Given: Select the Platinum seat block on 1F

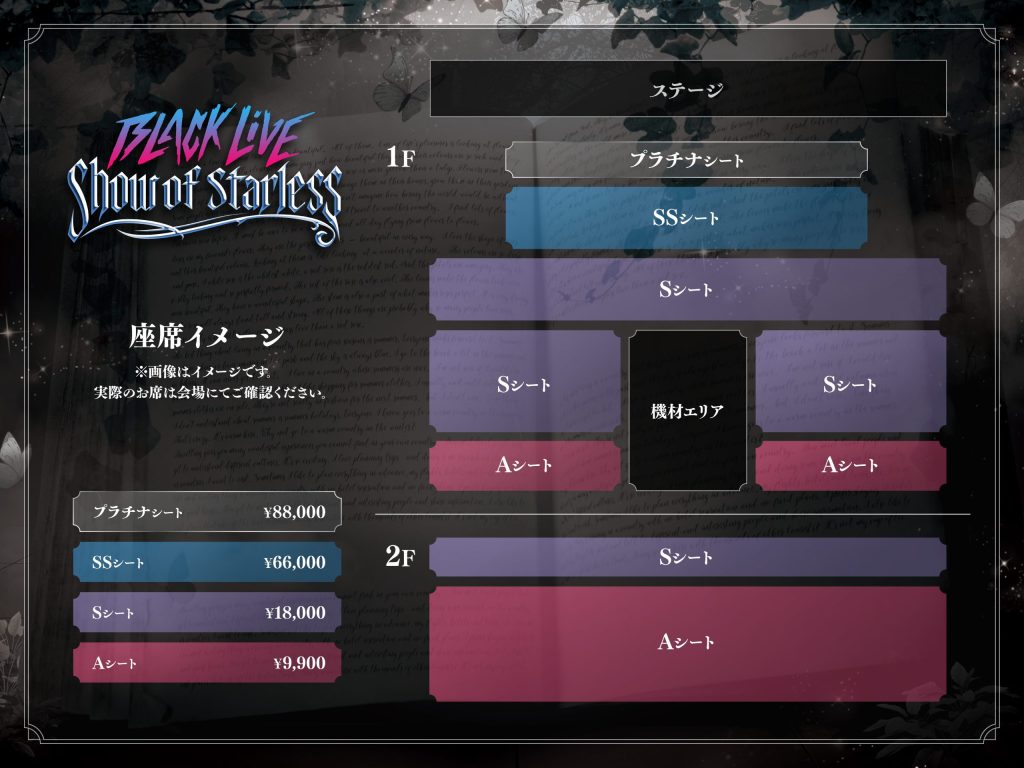Looking at the screenshot, I should point(686,160).
